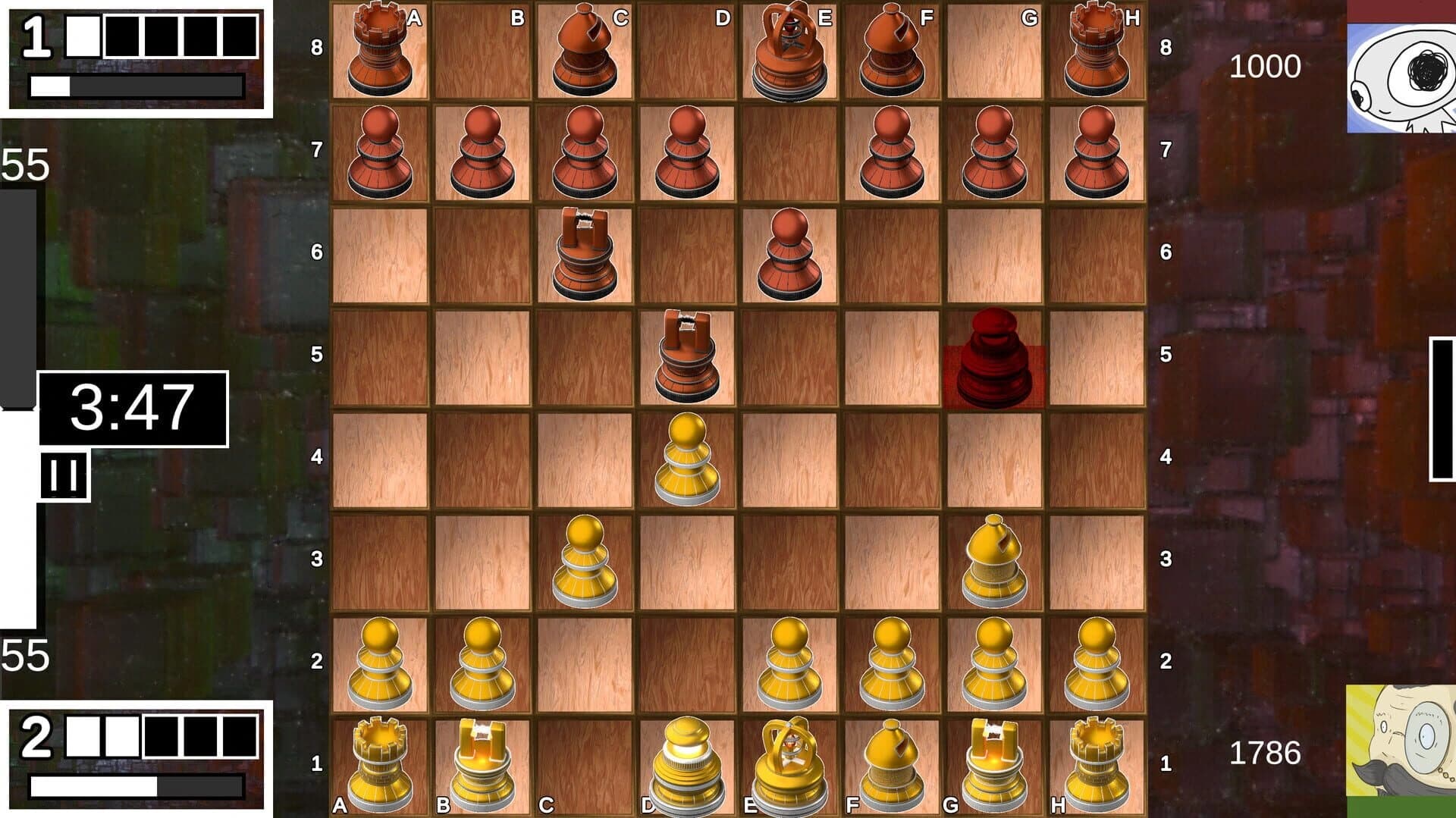Toggle the third square on player 1 bar
This screenshot has height=818, width=1456.
tap(161, 34)
